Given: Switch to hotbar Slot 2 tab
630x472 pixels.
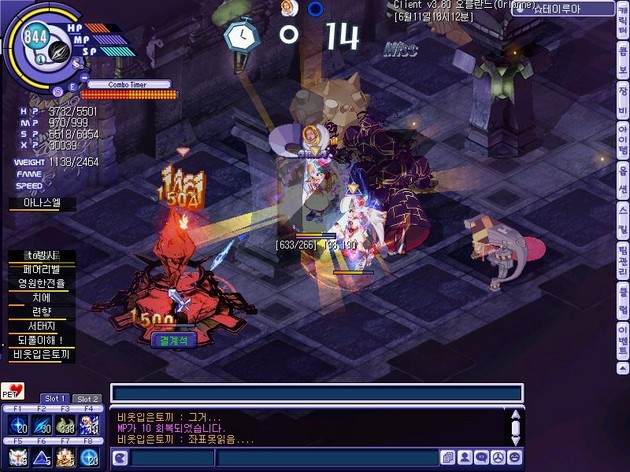Looking at the screenshot, I should pyautogui.click(x=88, y=399).
